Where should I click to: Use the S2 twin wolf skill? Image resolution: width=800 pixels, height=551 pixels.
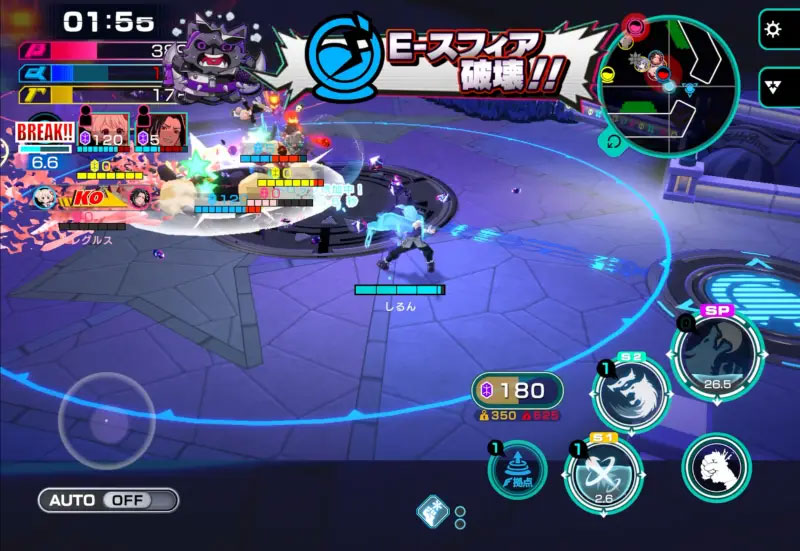[x=631, y=393]
